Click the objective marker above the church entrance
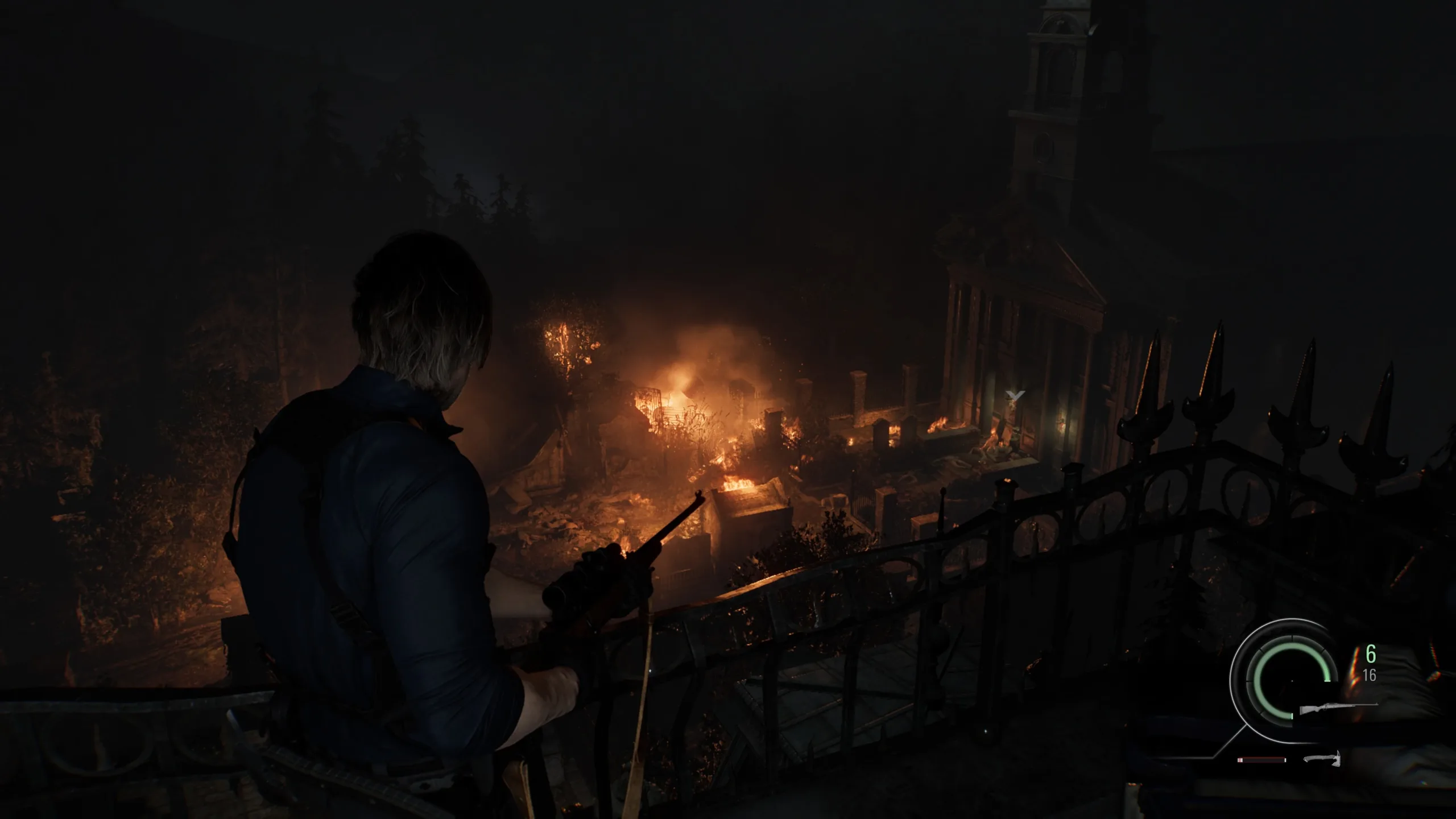The height and width of the screenshot is (819, 1456). 1015,395
